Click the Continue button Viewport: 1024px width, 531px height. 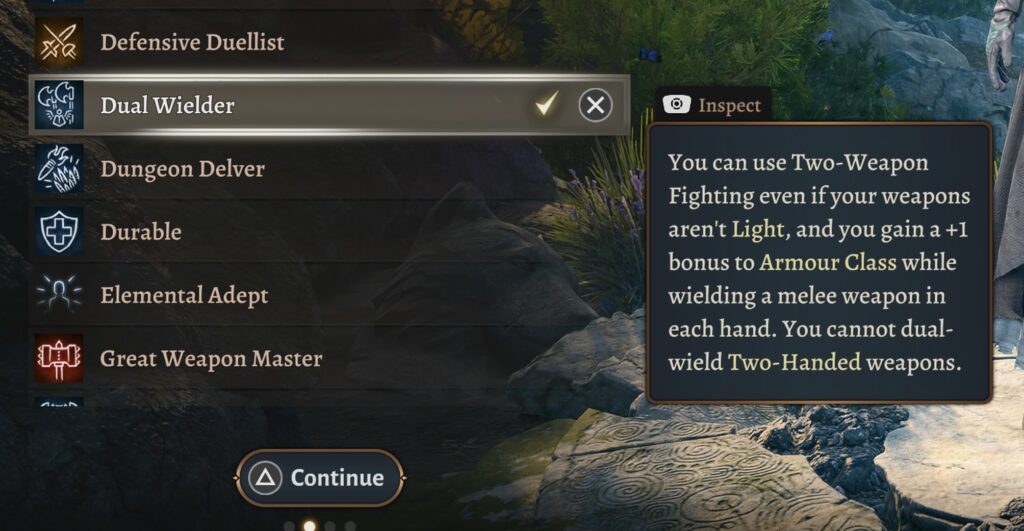320,478
